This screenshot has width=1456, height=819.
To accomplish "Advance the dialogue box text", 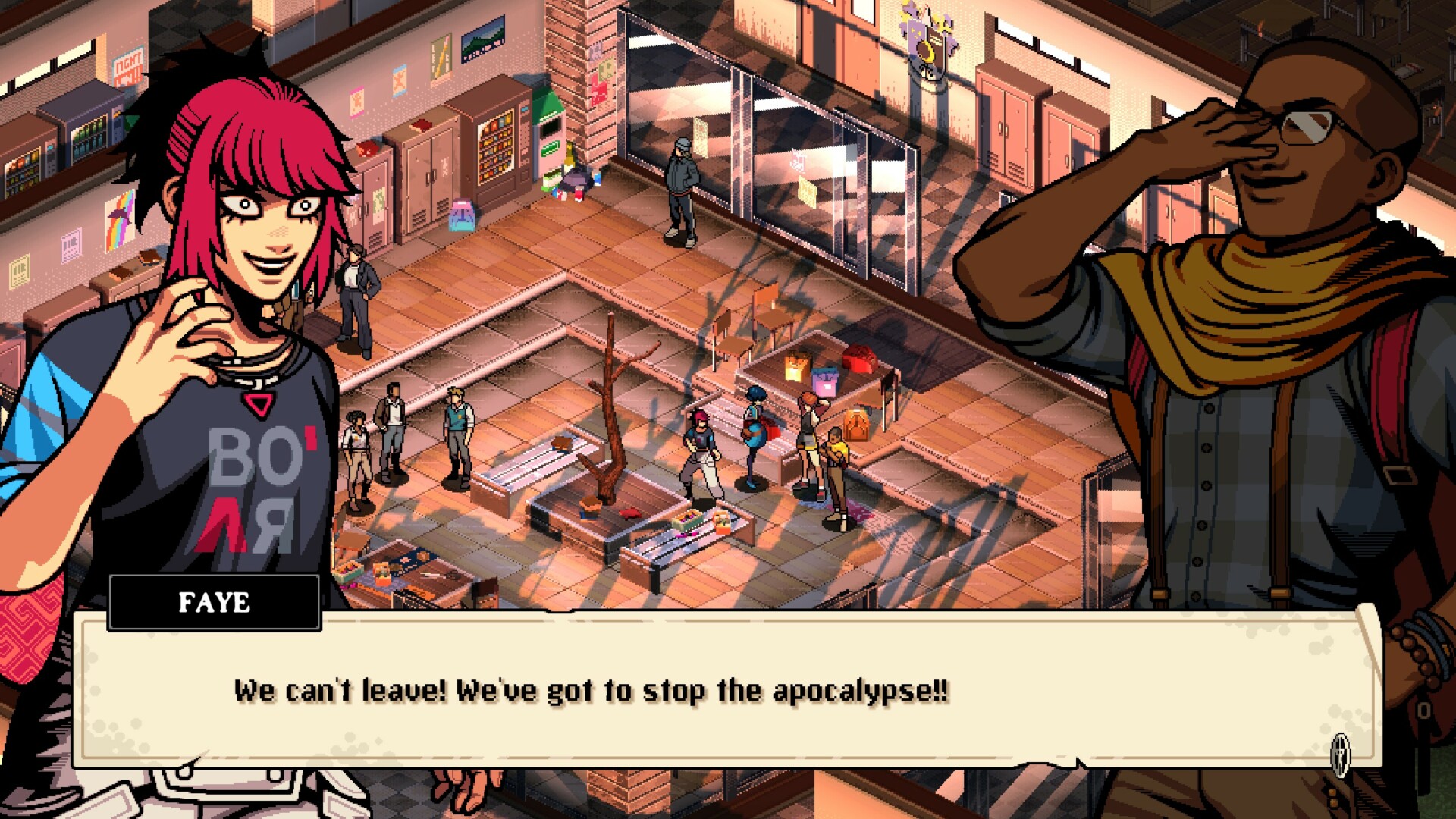I will pyautogui.click(x=726, y=690).
